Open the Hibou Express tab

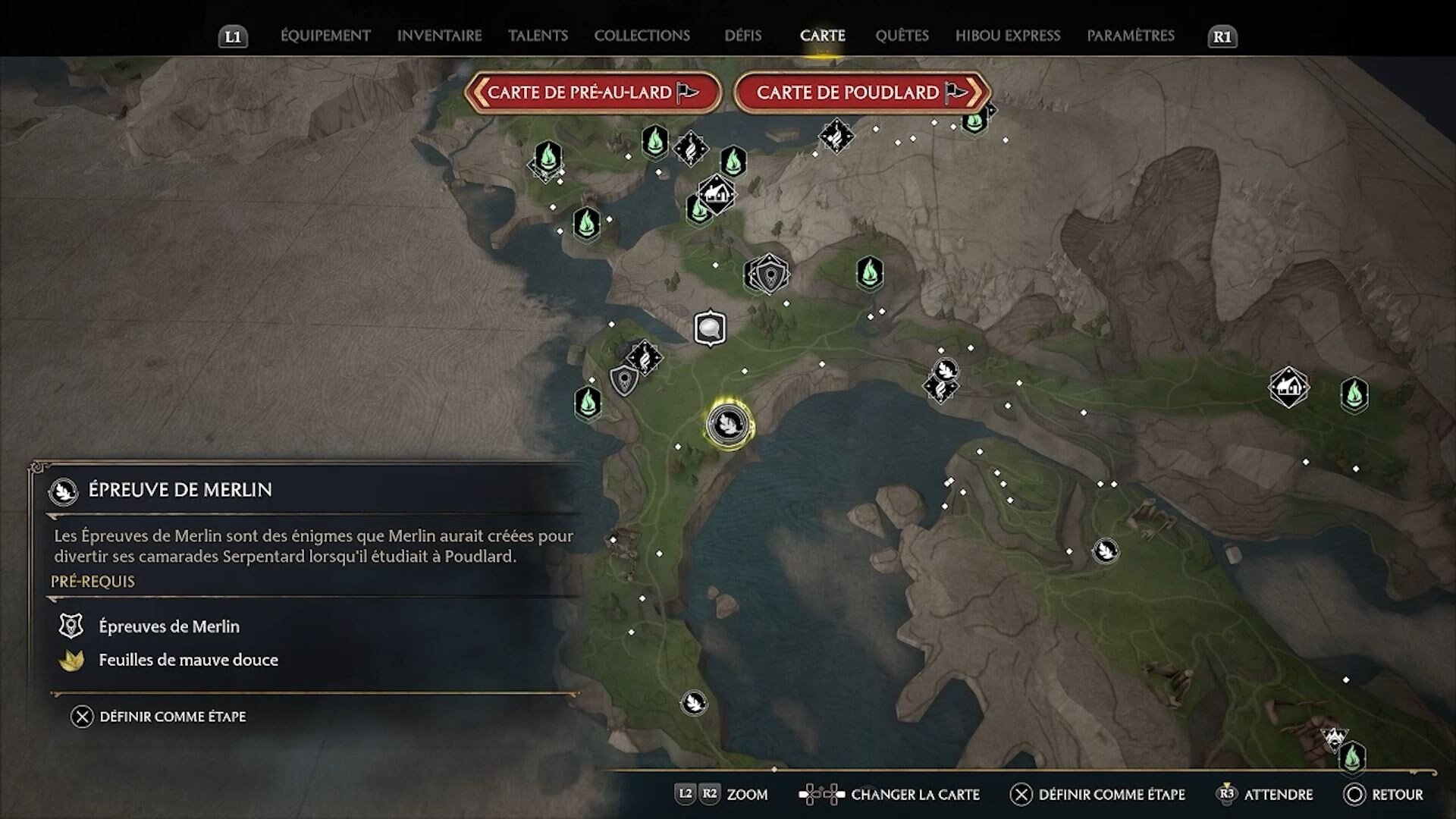tap(1007, 36)
